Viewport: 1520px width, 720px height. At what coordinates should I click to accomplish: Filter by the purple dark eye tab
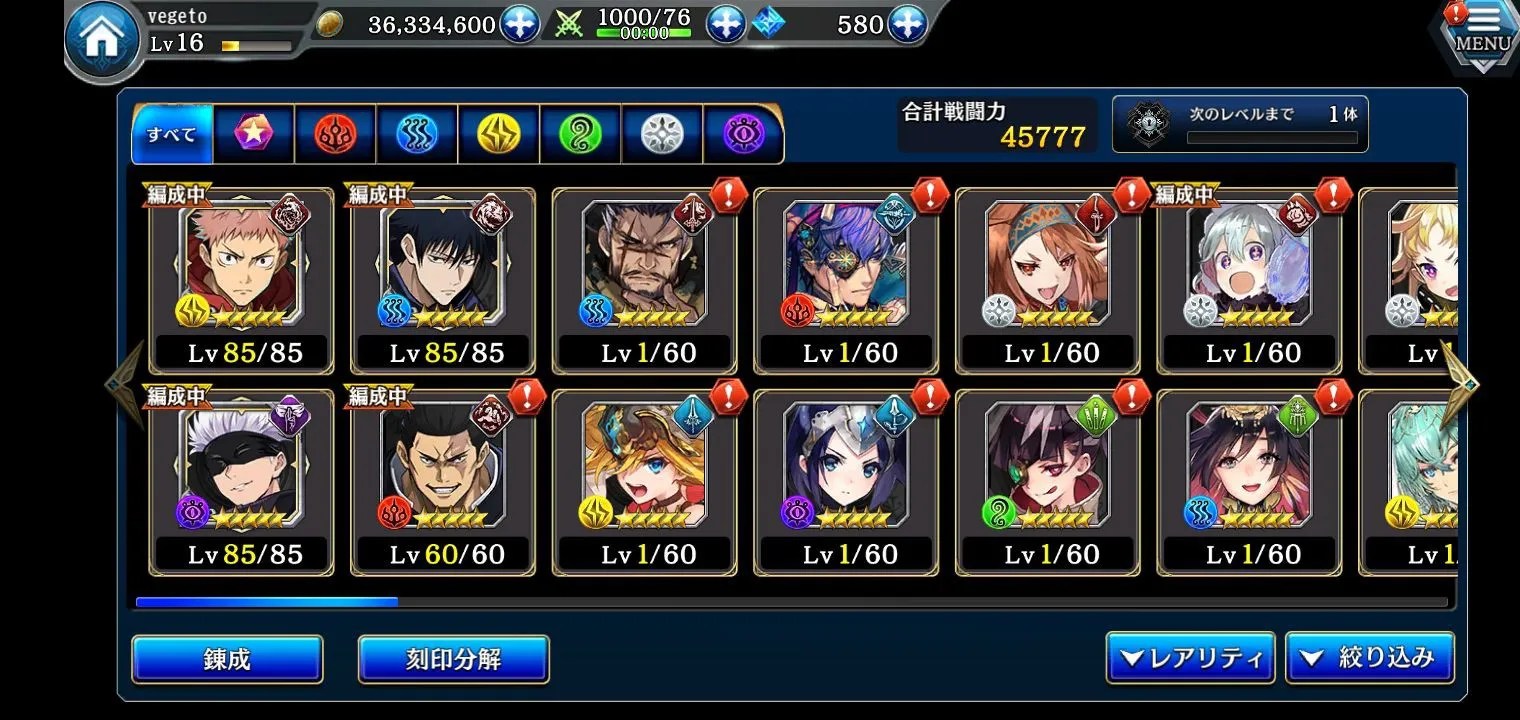click(x=744, y=134)
